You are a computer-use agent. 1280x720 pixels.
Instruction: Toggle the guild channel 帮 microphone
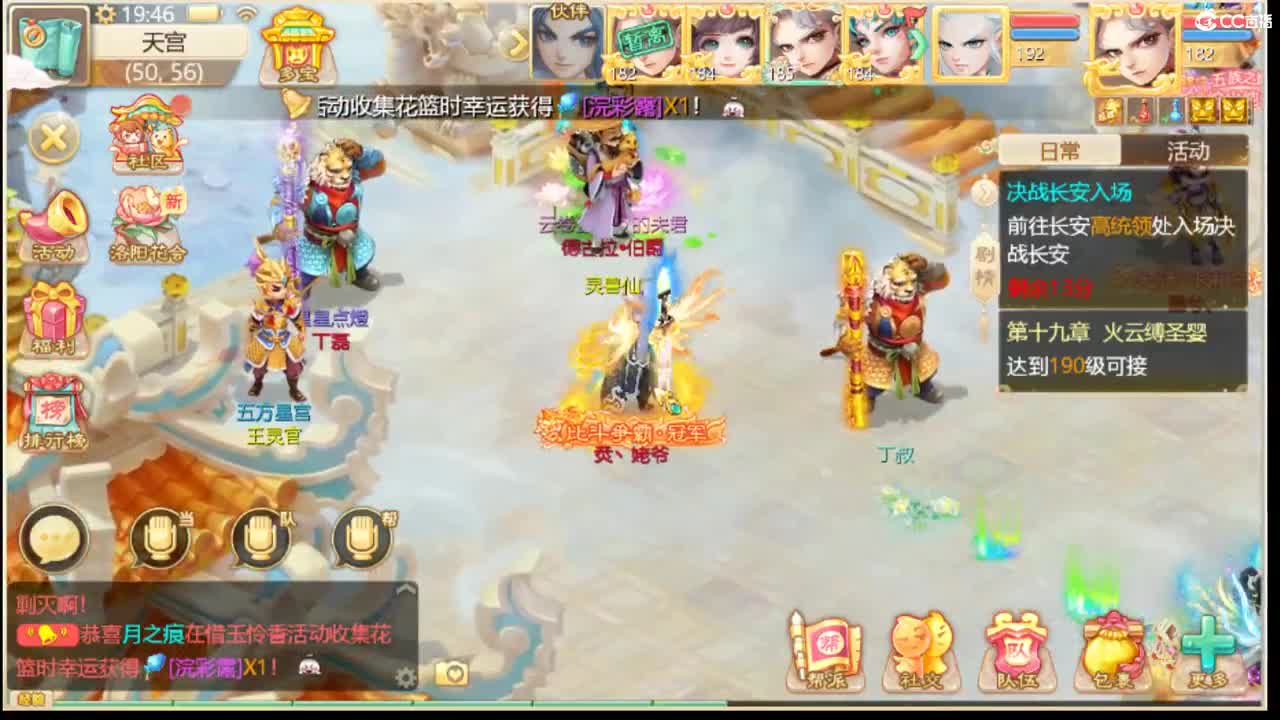click(x=360, y=540)
